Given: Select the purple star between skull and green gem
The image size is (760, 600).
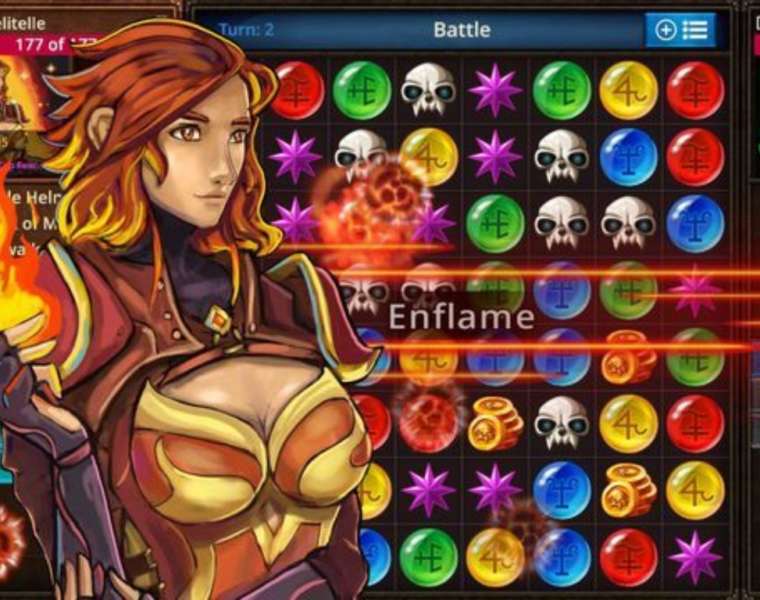Looking at the screenshot, I should coord(496,90).
